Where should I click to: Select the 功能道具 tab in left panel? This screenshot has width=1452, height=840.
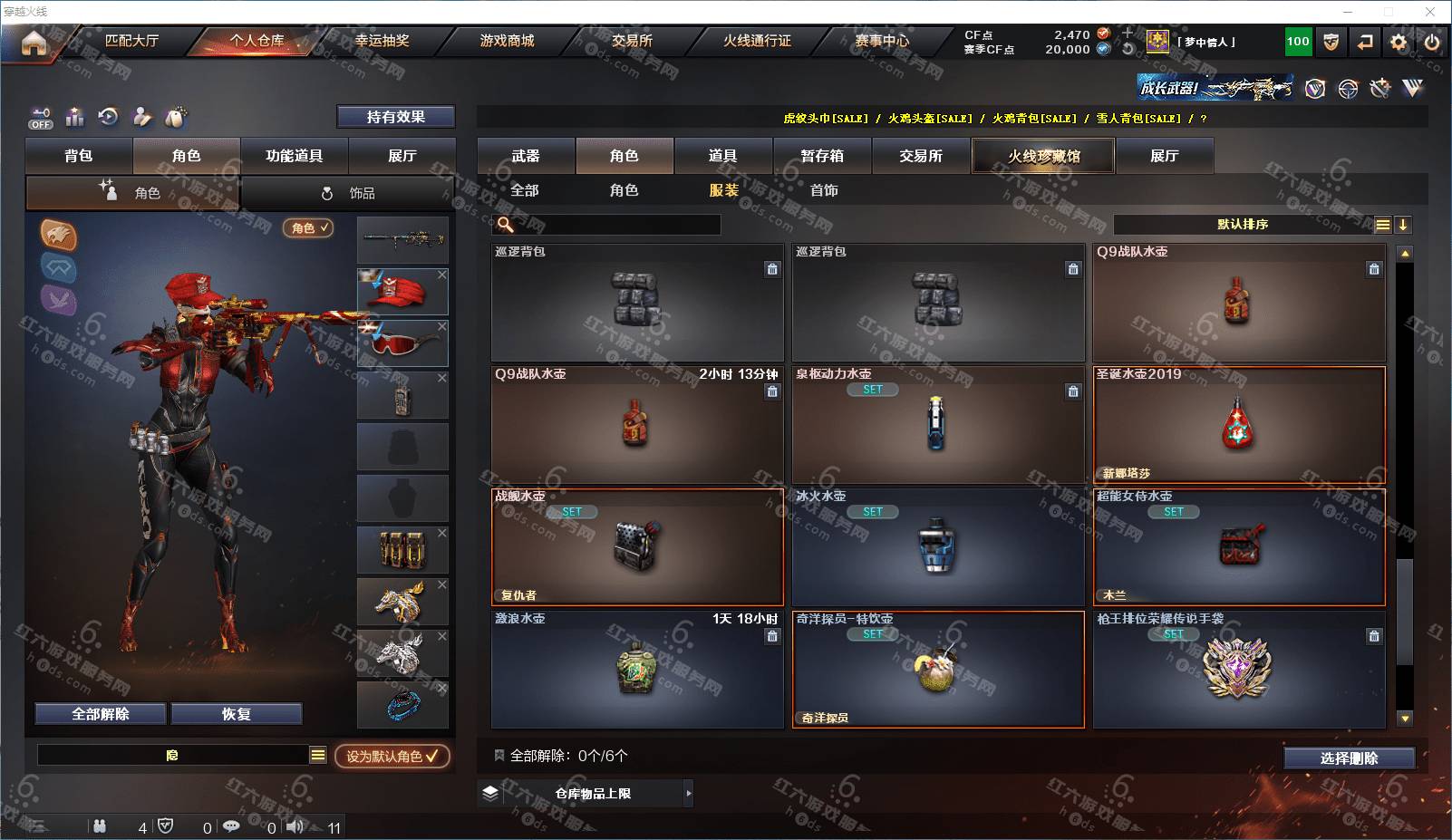pos(294,156)
